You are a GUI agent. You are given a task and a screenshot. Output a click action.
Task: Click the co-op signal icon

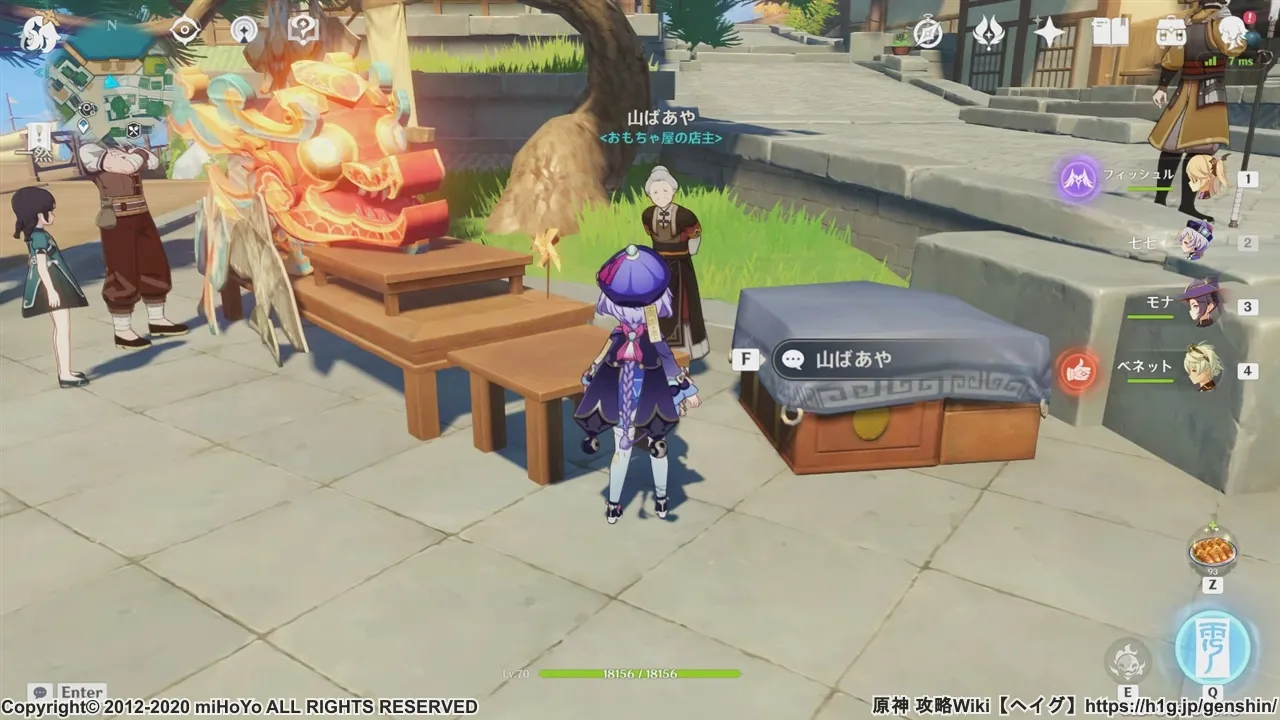click(x=243, y=30)
